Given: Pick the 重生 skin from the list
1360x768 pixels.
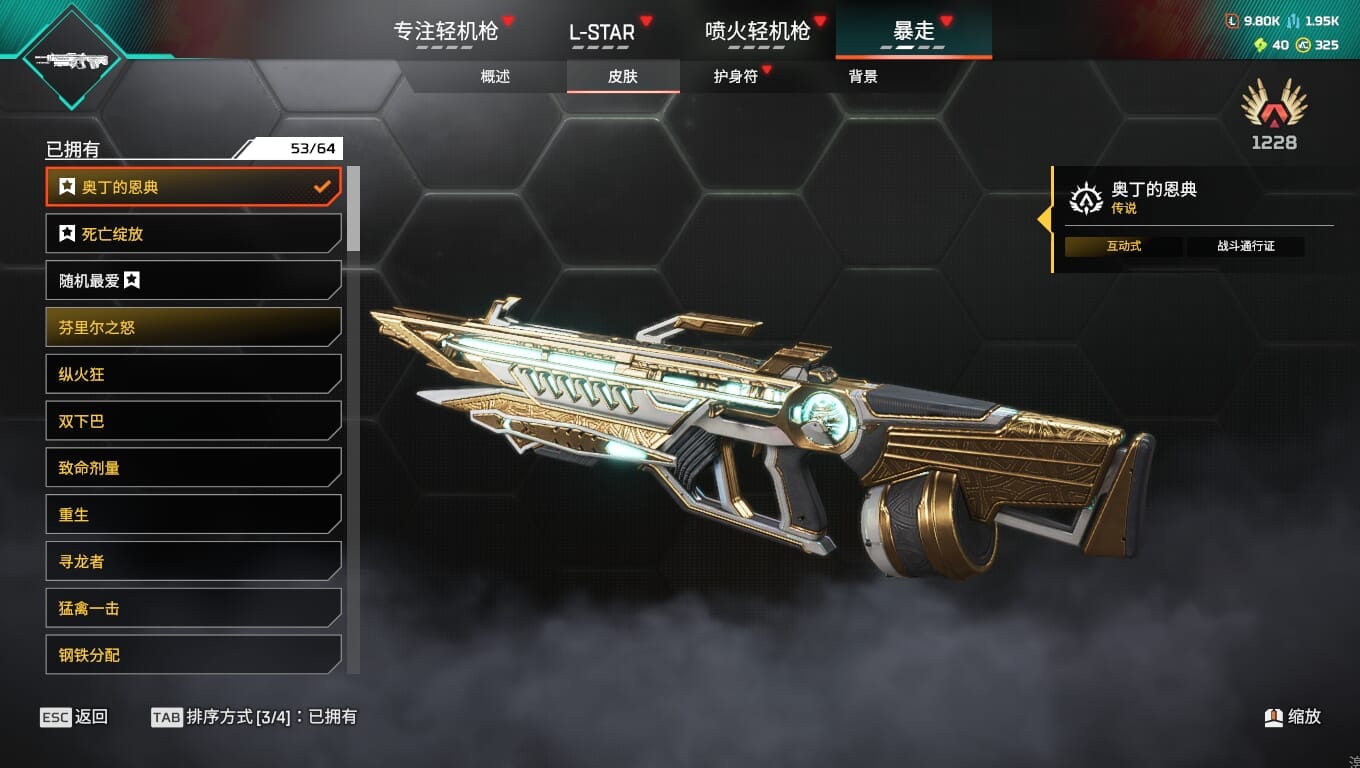Looking at the screenshot, I should pos(193,515).
